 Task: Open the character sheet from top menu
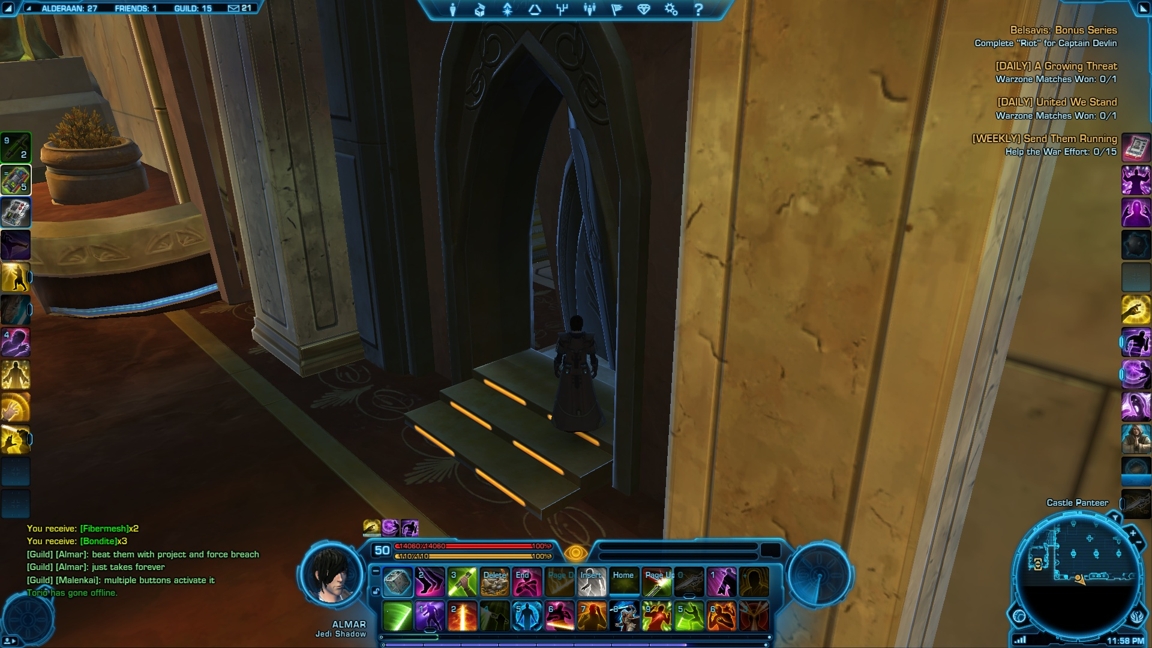click(x=453, y=10)
